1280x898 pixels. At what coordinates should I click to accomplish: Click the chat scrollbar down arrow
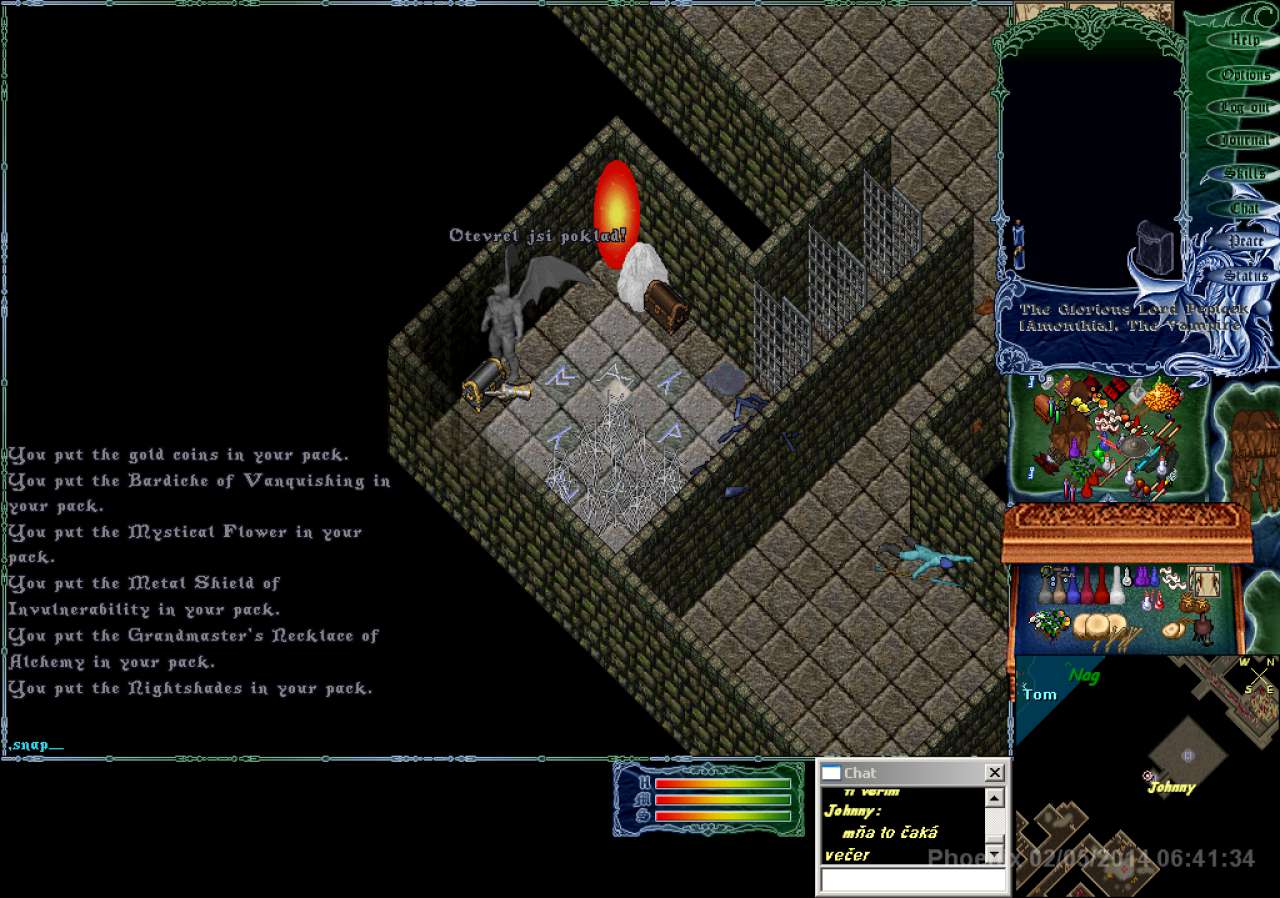[994, 853]
